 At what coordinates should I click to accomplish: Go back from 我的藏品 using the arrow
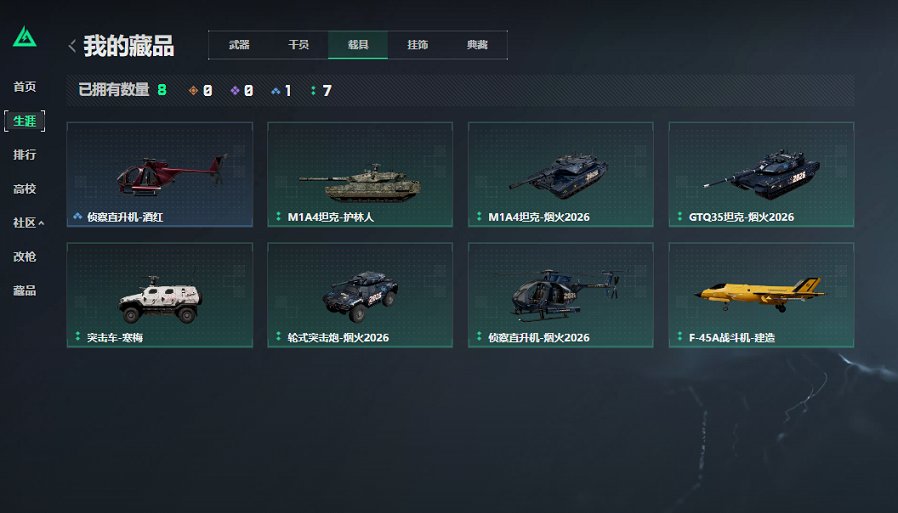(x=72, y=46)
